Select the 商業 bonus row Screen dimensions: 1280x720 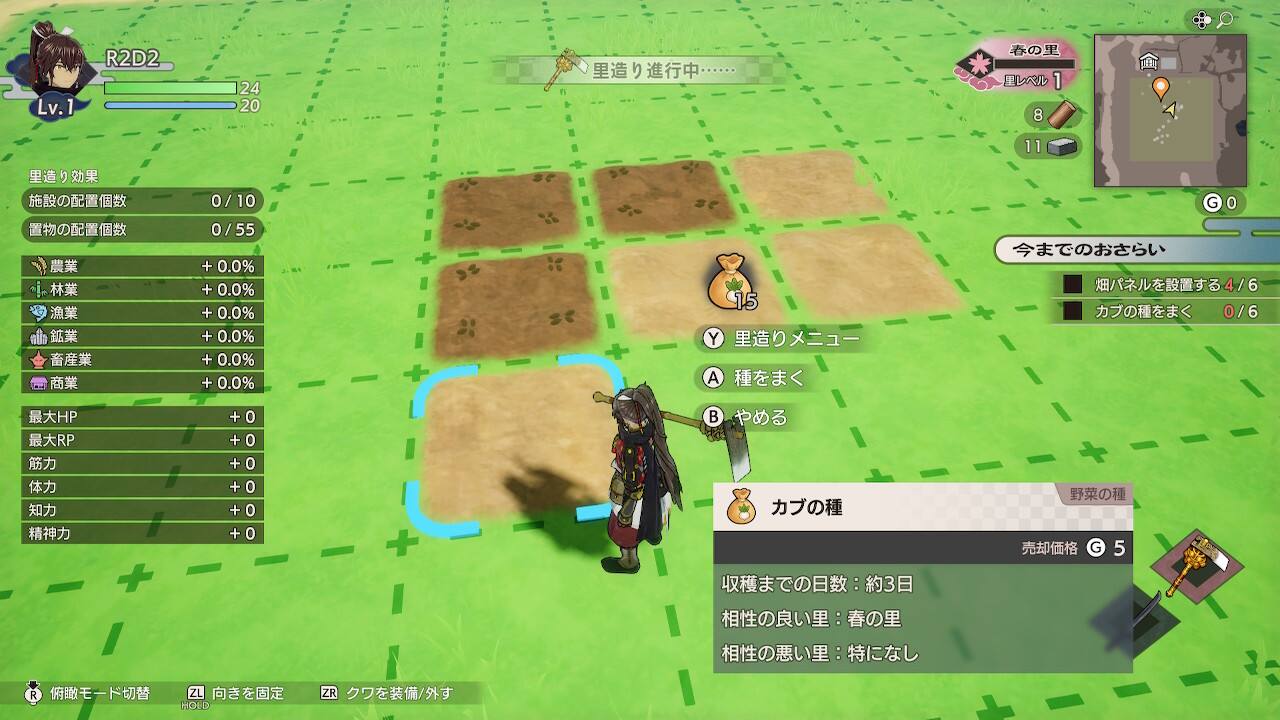[x=142, y=383]
